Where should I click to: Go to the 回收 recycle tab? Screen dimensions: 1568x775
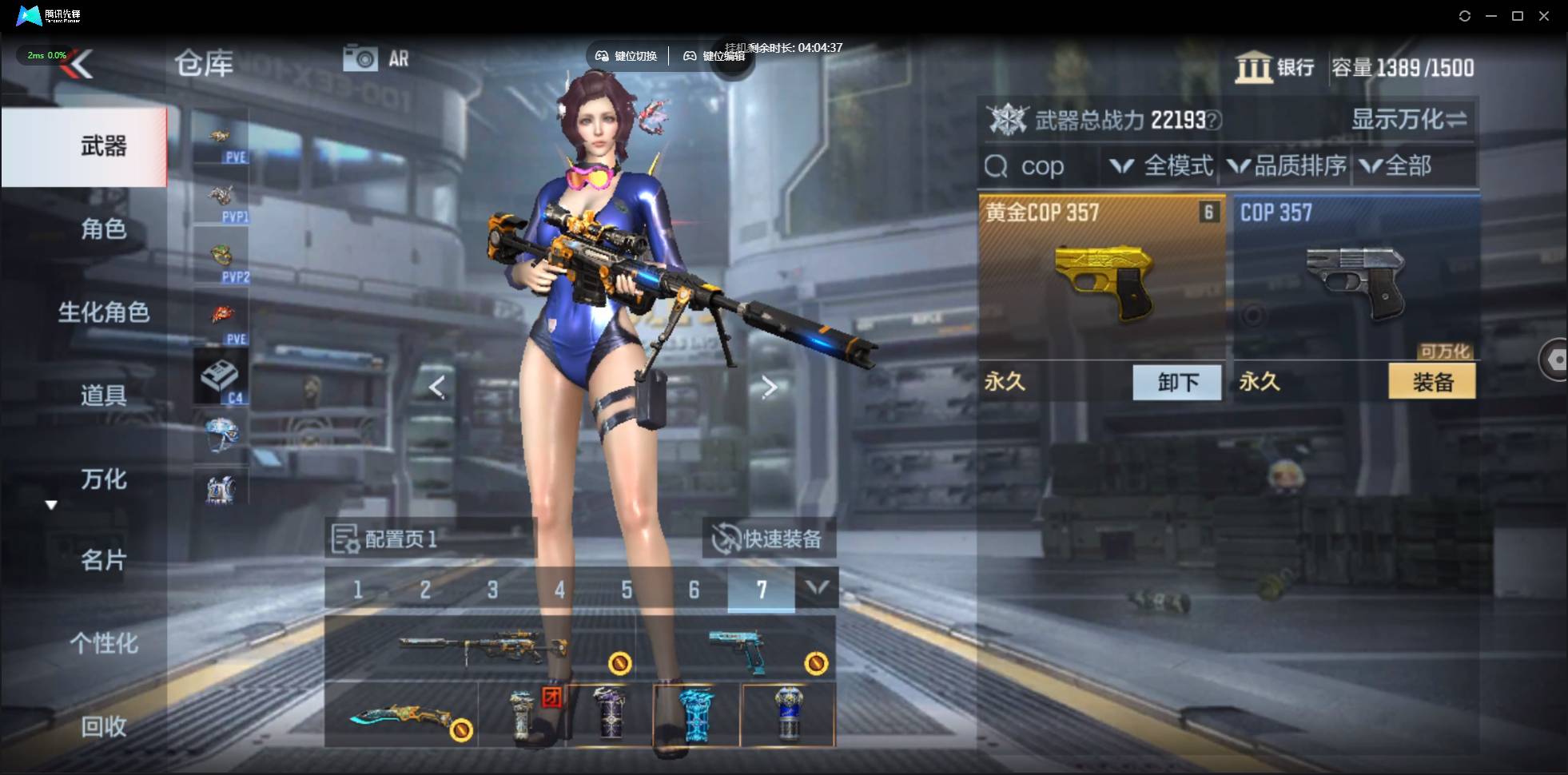[103, 726]
